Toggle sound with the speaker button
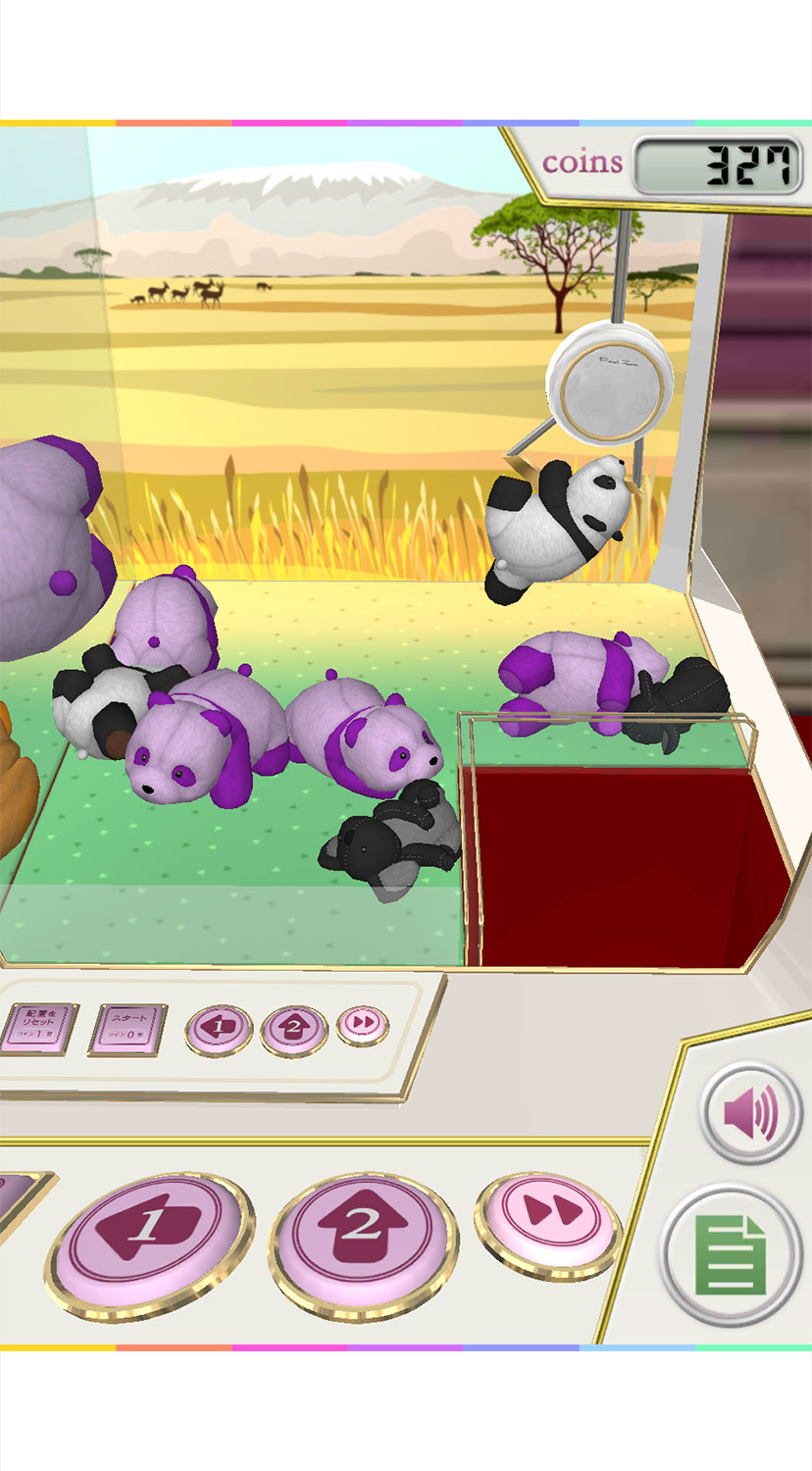Image resolution: width=812 pixels, height=1471 pixels. coord(751,1113)
